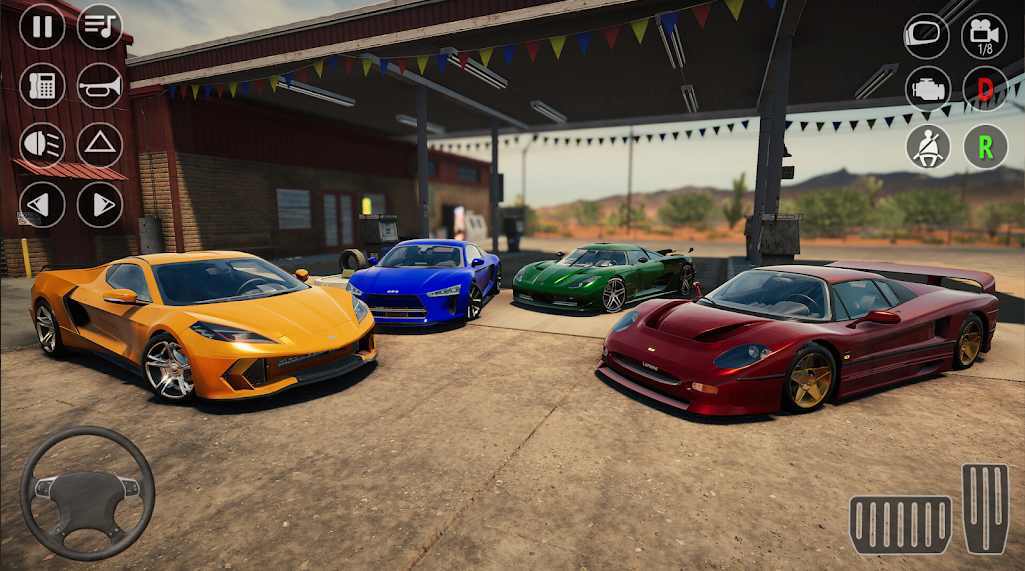Toggle the engine start button
Image resolution: width=1025 pixels, height=571 pixels.
927,89
